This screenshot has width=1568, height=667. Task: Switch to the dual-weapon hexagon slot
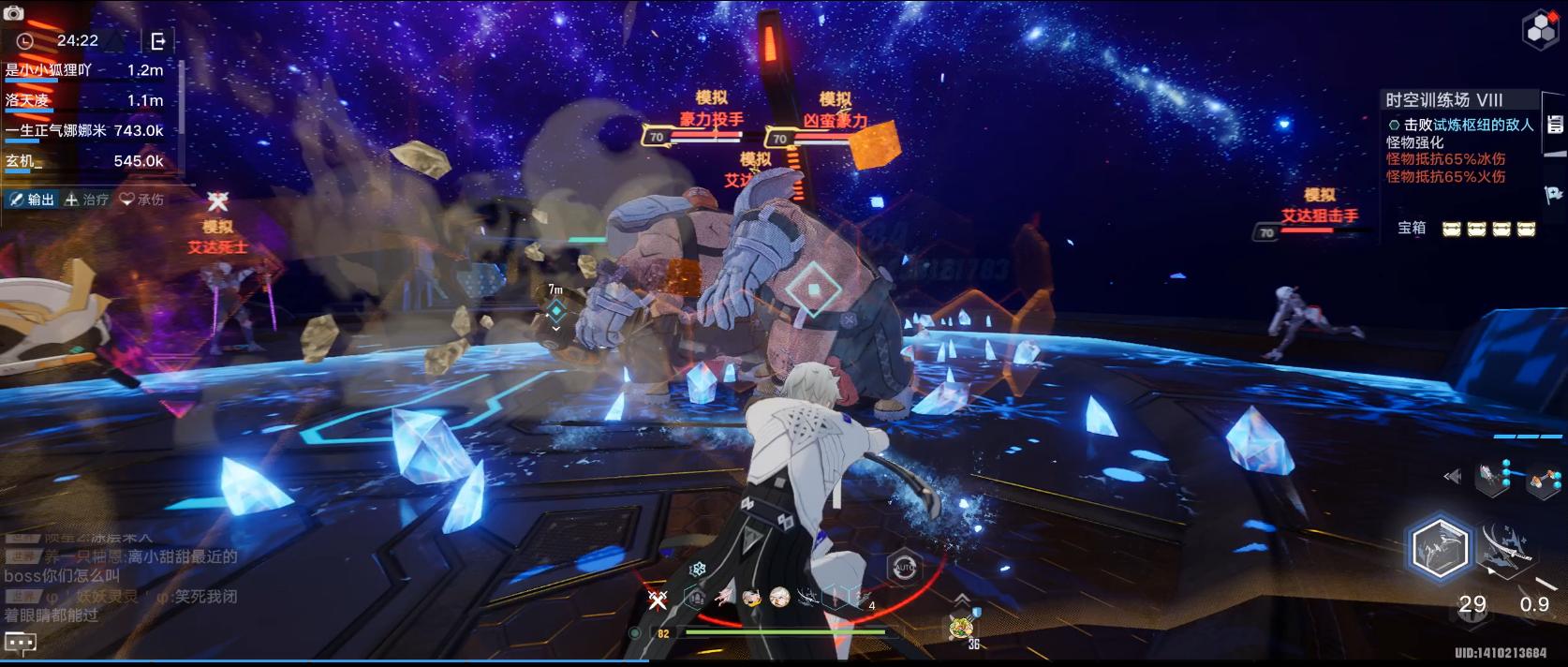[1541, 482]
